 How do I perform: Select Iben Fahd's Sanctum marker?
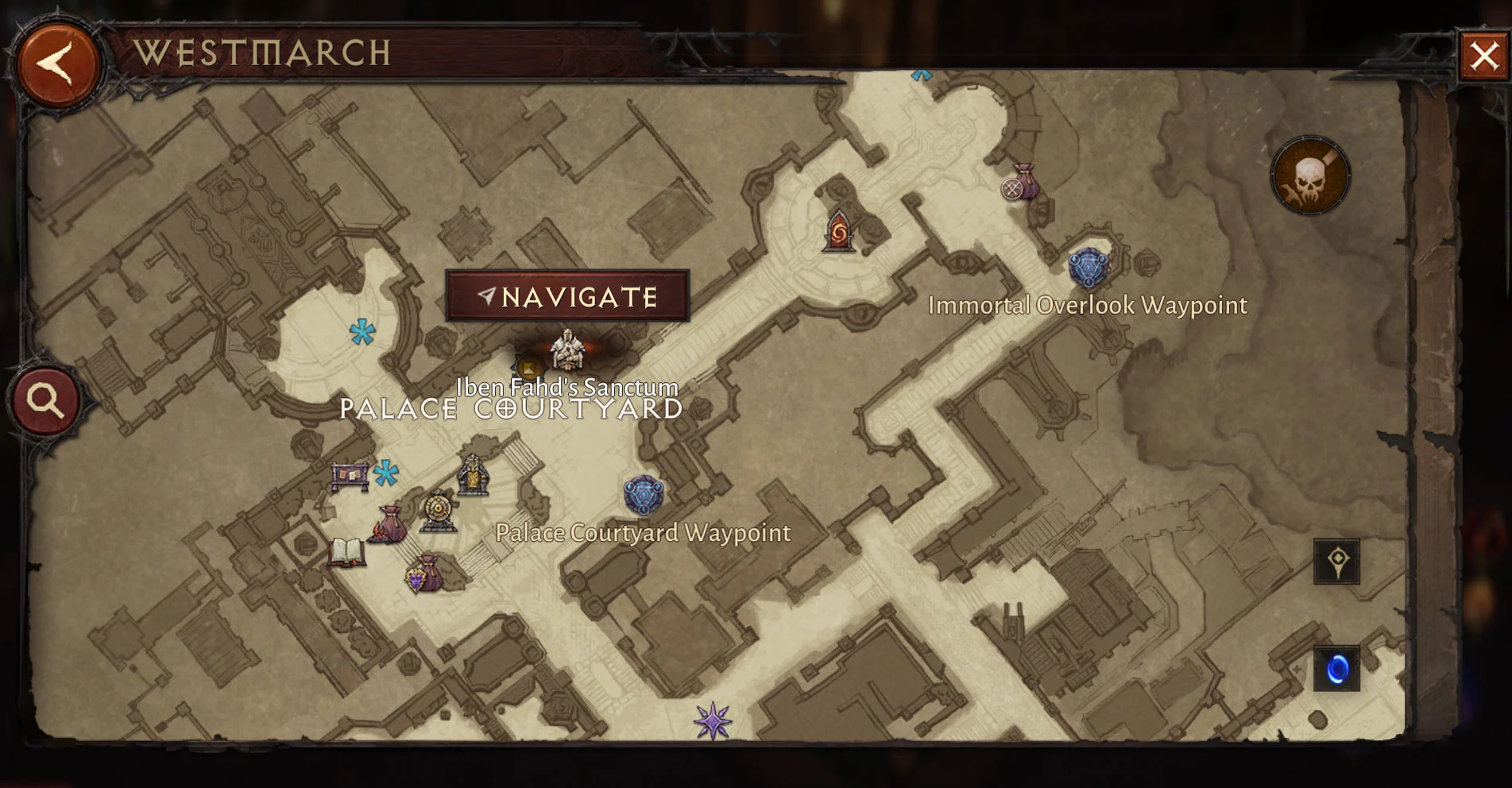tap(567, 351)
